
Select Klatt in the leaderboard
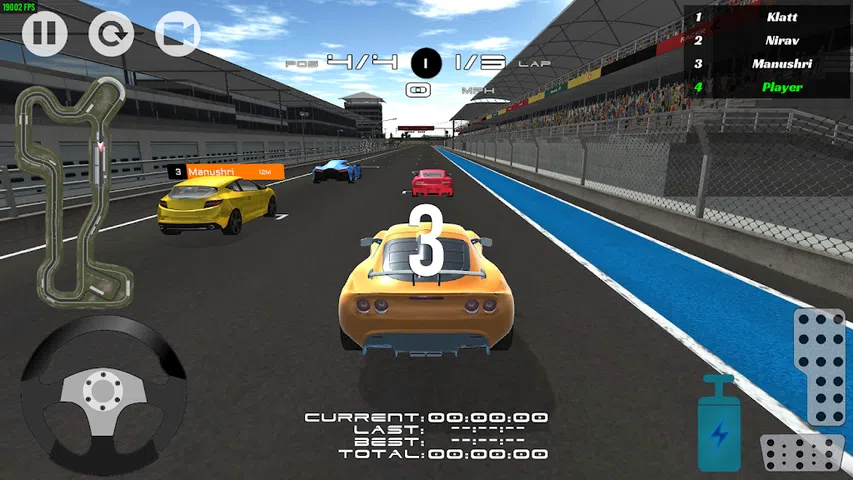pyautogui.click(x=767, y=17)
